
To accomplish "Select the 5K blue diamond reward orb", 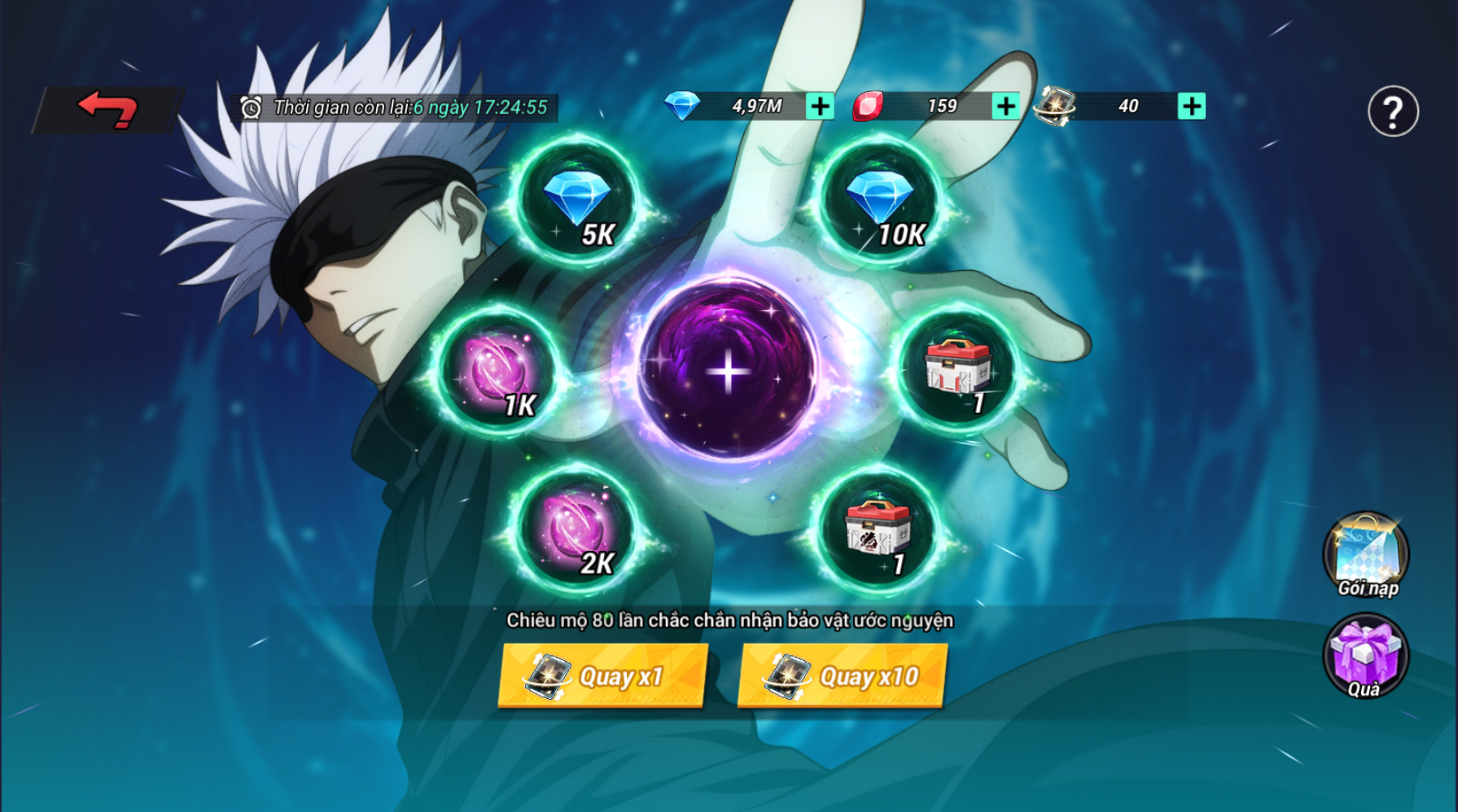I will point(577,201).
